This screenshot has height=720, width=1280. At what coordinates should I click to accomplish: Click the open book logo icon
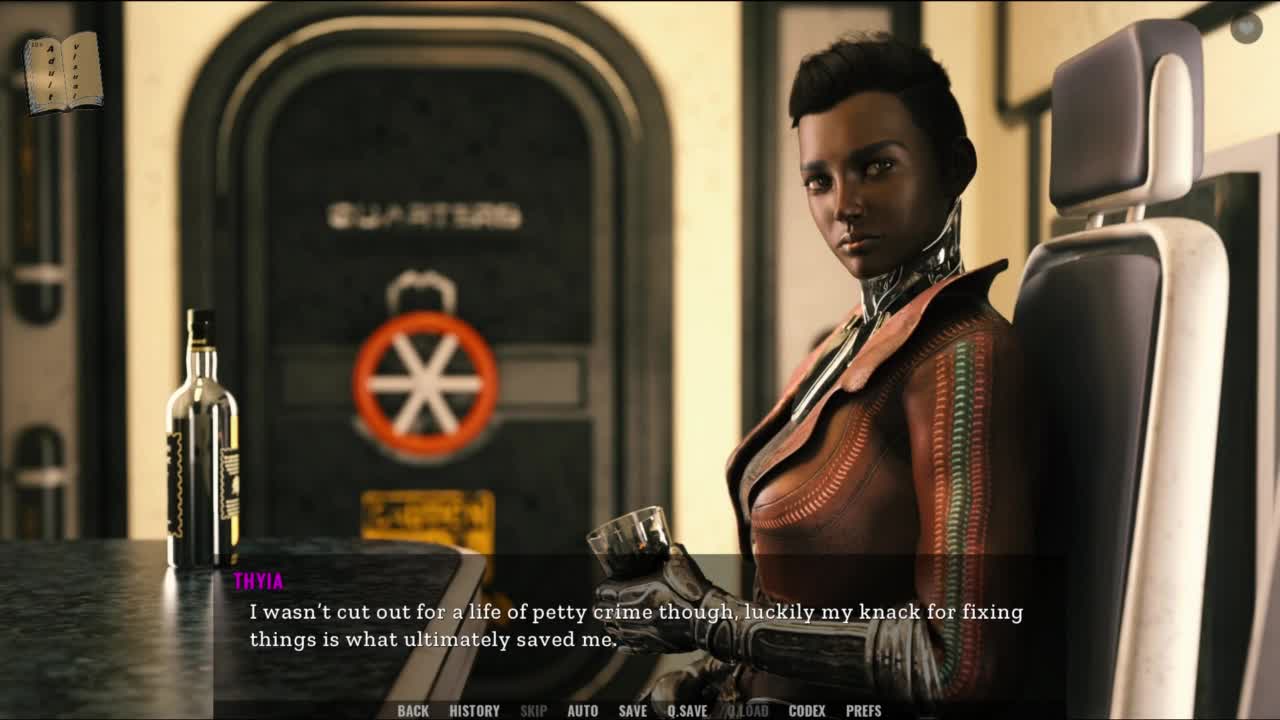(63, 72)
